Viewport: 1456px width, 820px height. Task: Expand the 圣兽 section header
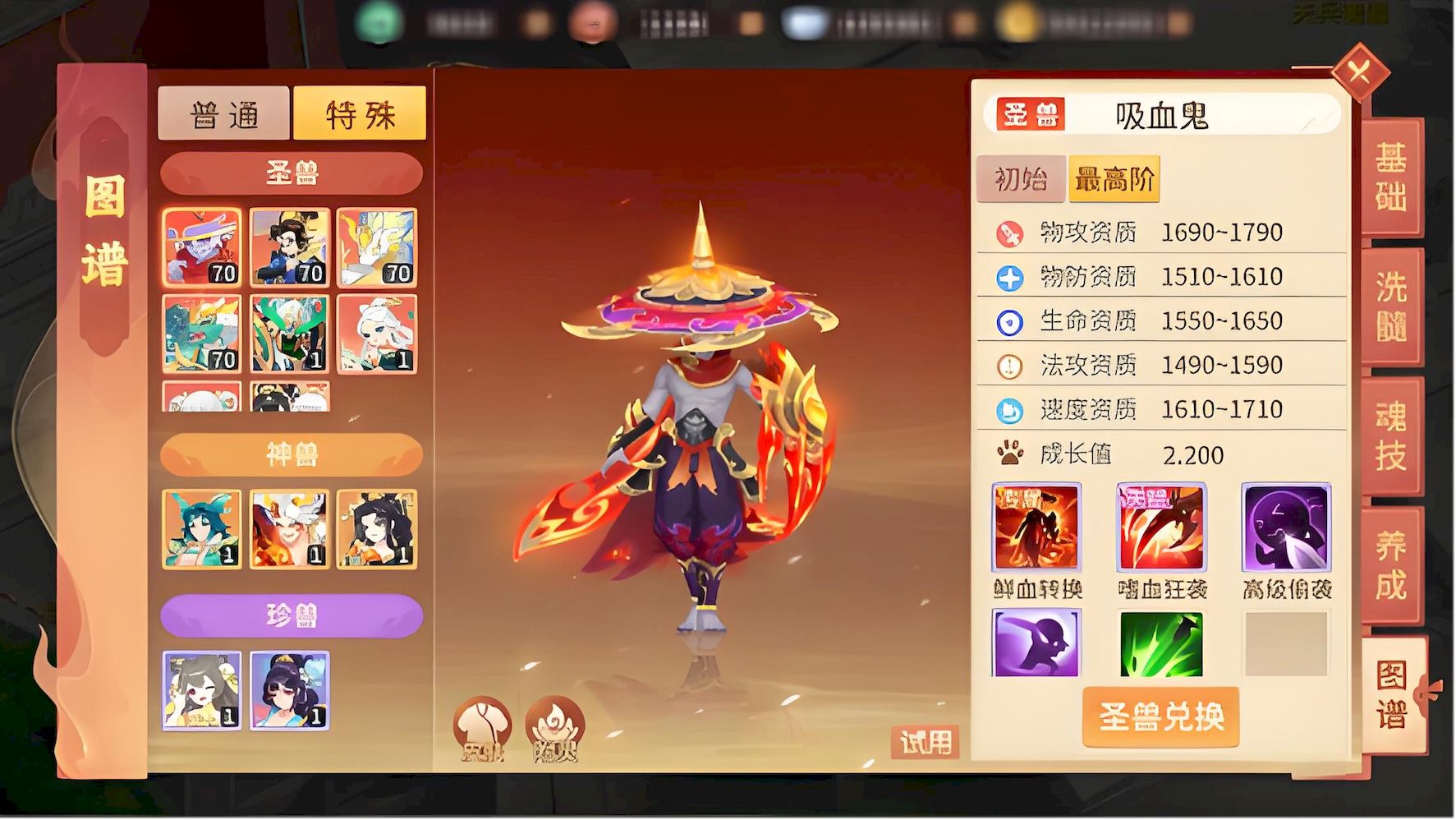click(291, 173)
